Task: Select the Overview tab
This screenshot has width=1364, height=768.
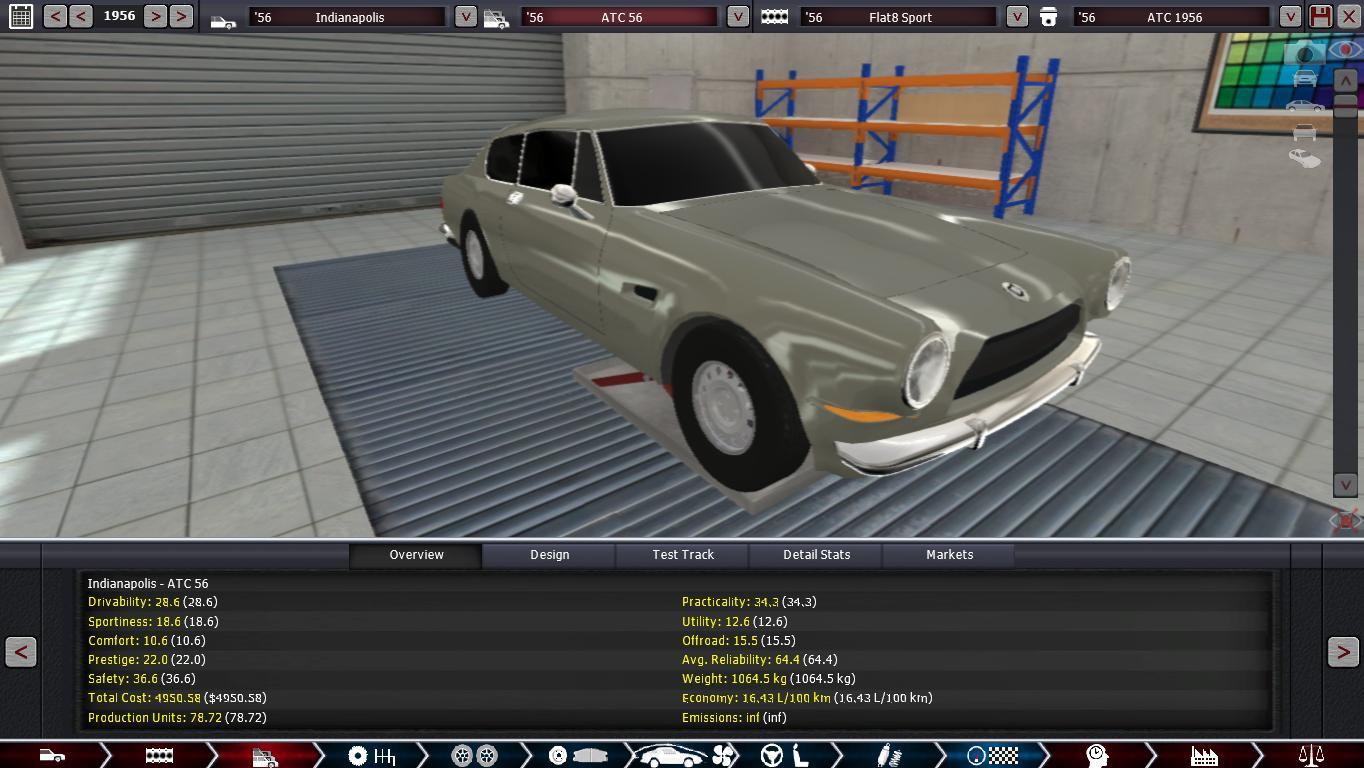Action: pyautogui.click(x=416, y=555)
